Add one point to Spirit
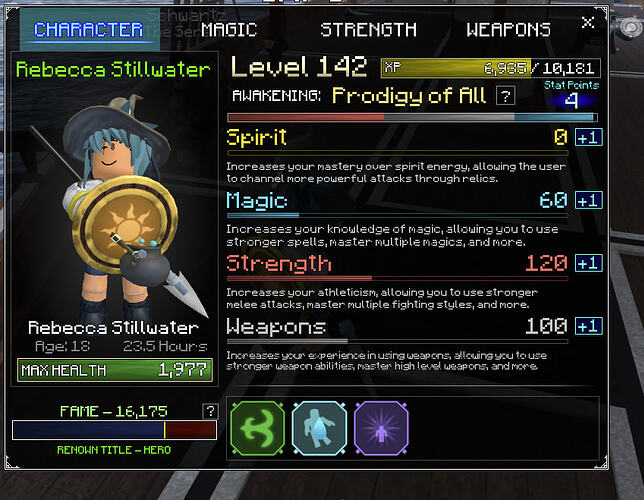This screenshot has width=644, height=500. 589,137
